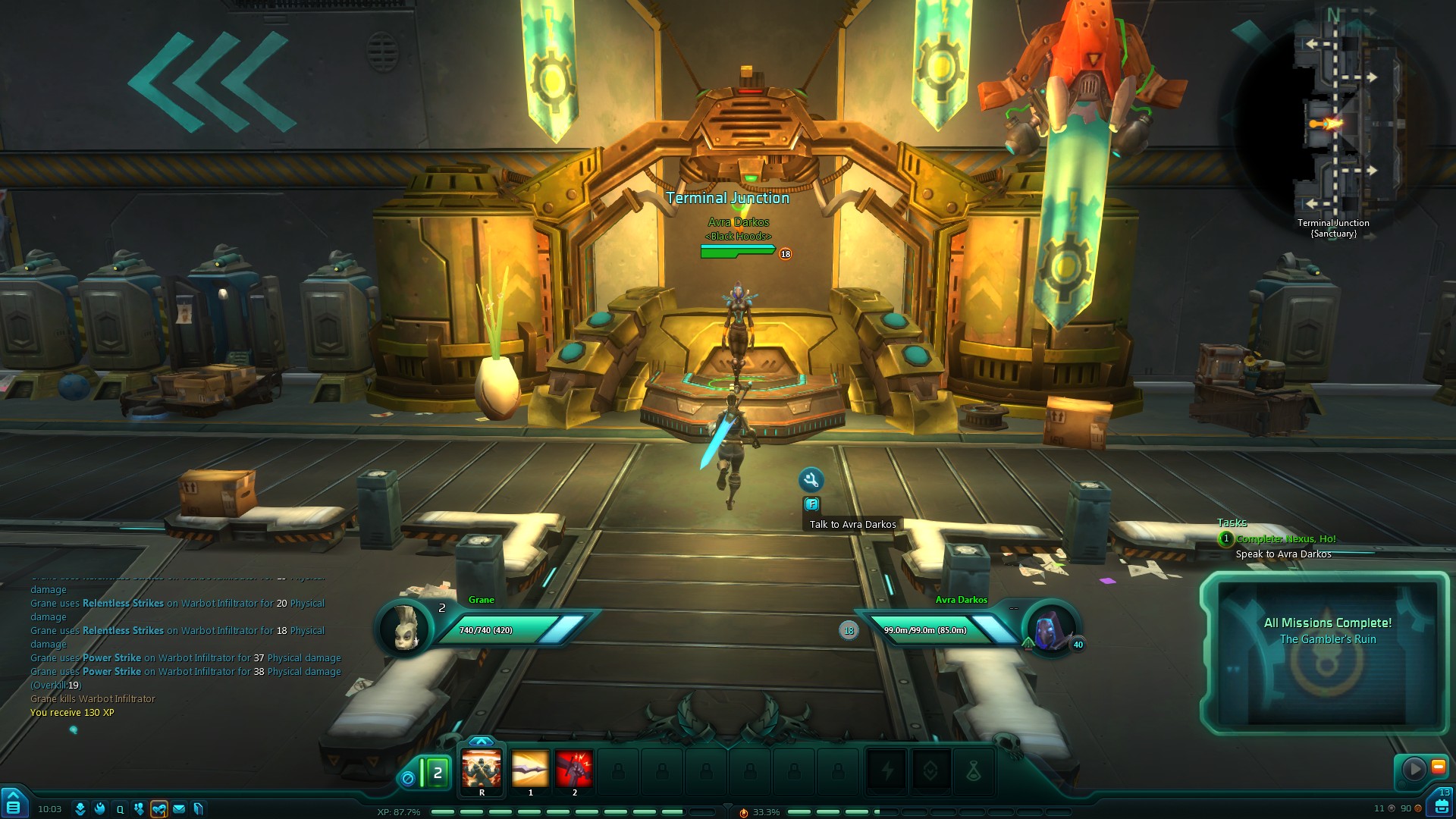Select the 'Complete: Nexus, Ho!' quest tracker entry
Screen dimensions: 1456x819
1285,539
